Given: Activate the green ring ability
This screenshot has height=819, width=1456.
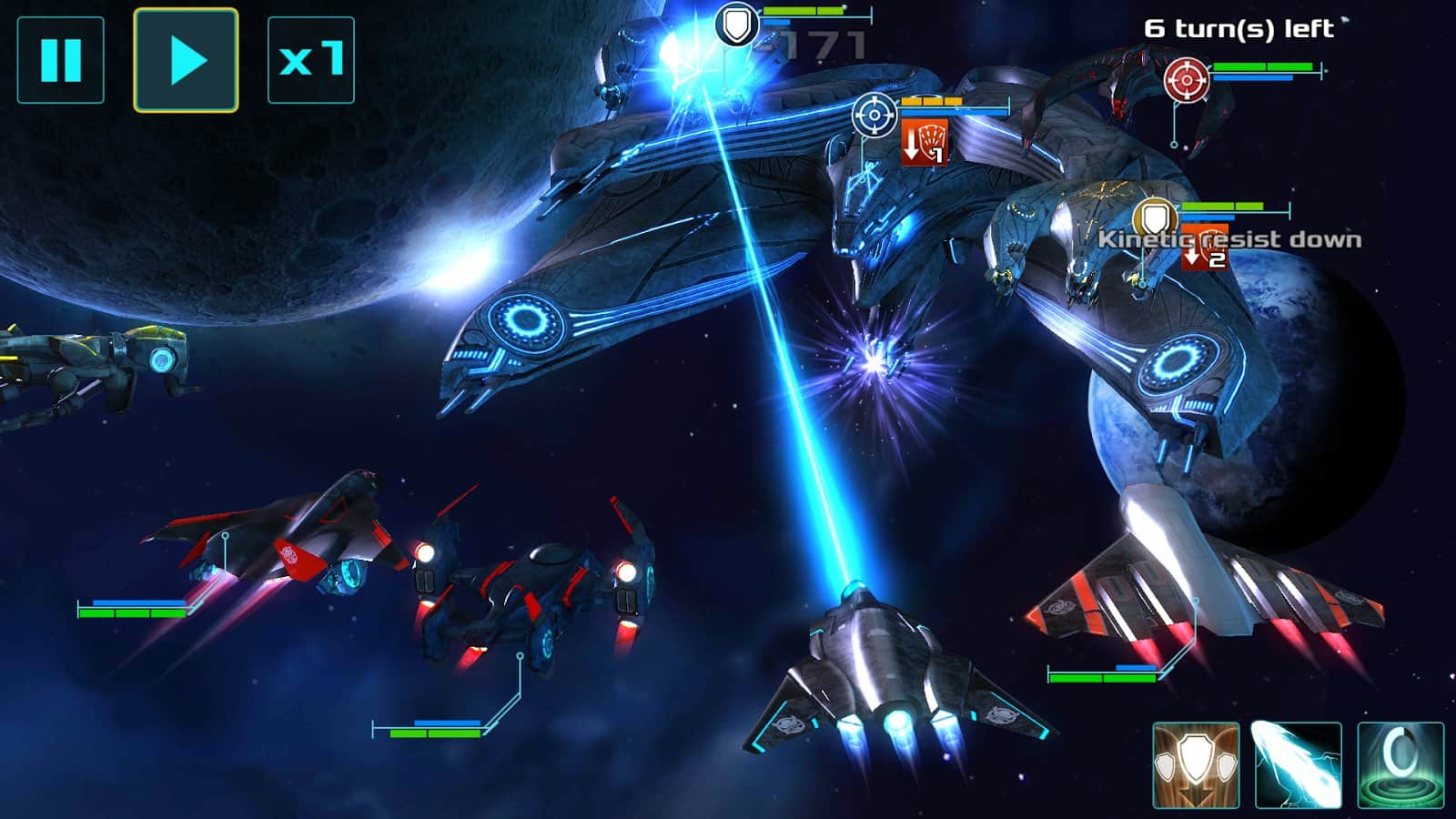Looking at the screenshot, I should click(x=1400, y=765).
